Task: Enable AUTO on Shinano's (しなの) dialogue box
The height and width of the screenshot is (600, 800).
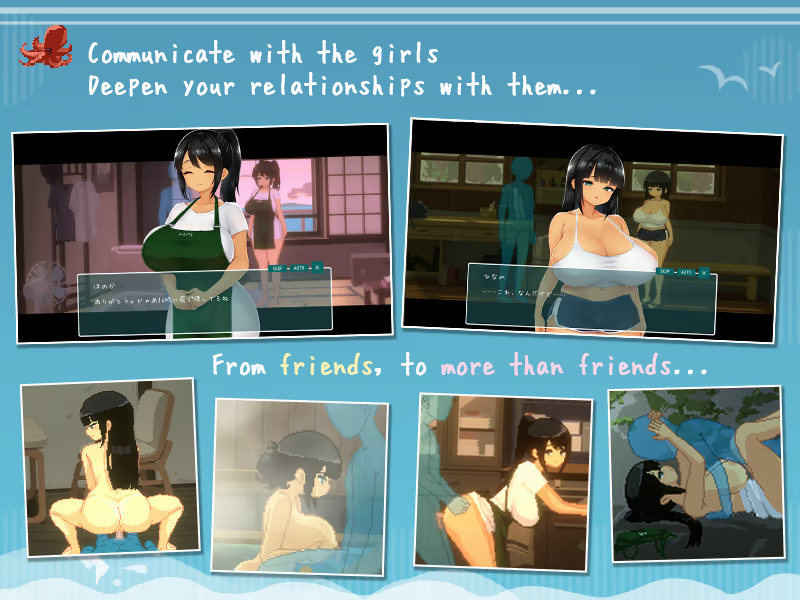Action: 685,271
